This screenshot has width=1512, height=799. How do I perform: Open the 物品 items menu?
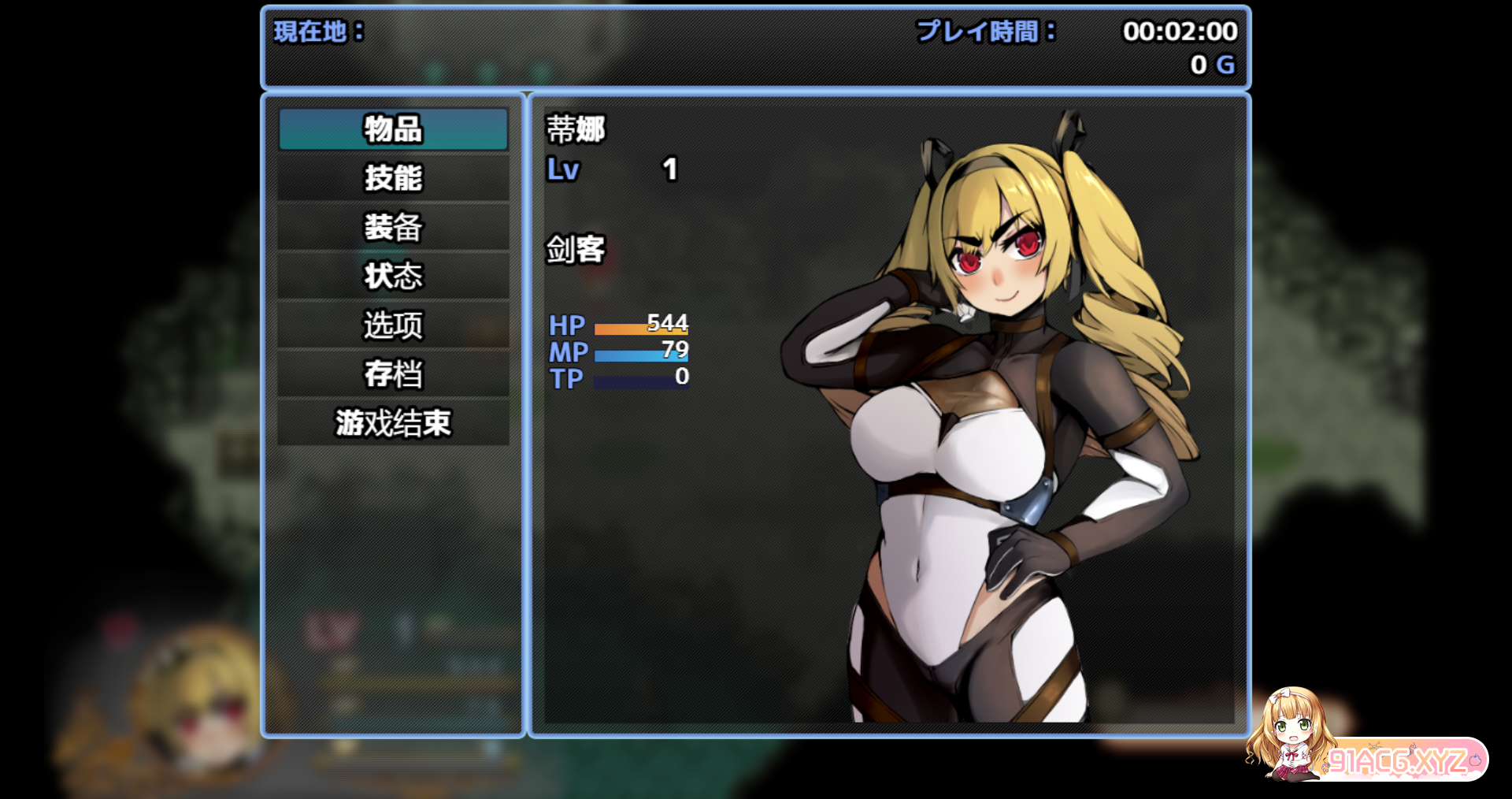coord(393,129)
